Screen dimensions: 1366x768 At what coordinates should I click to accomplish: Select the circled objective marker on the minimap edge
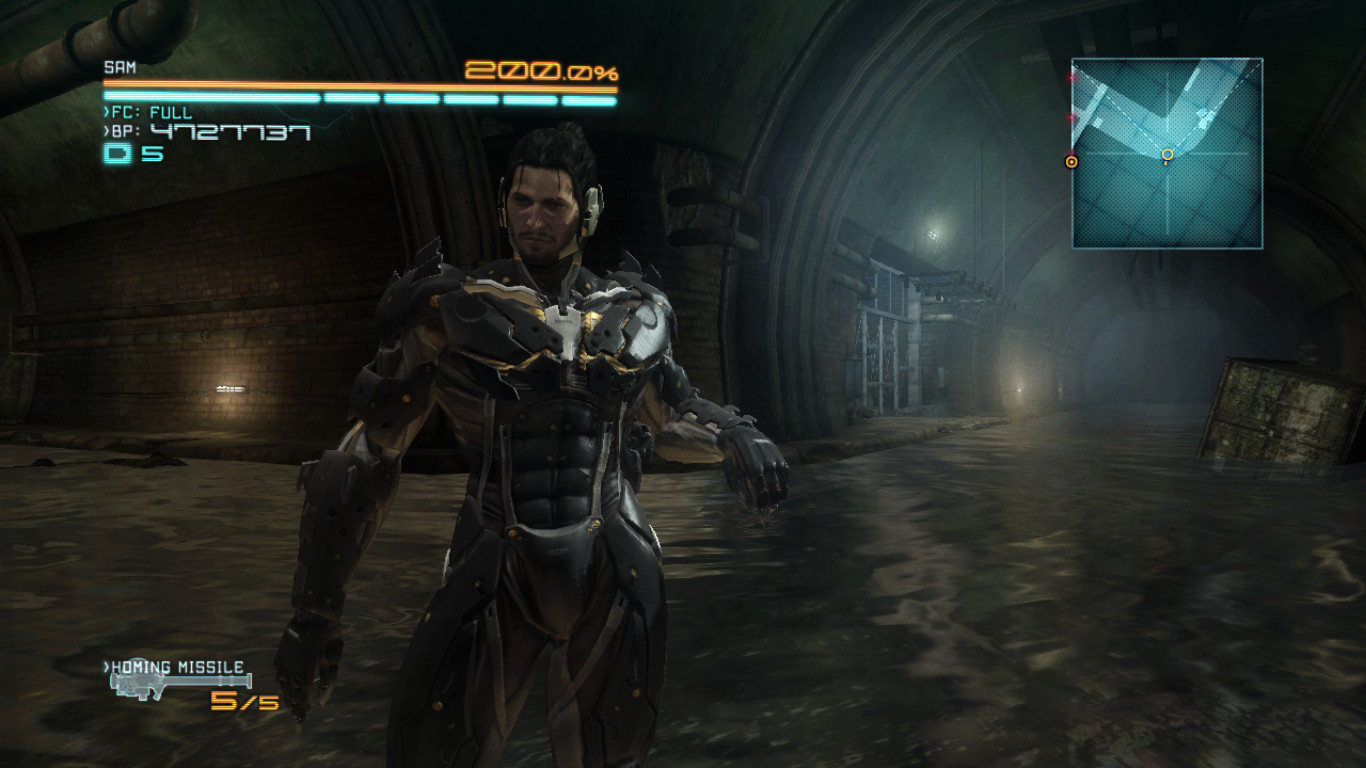click(1071, 161)
